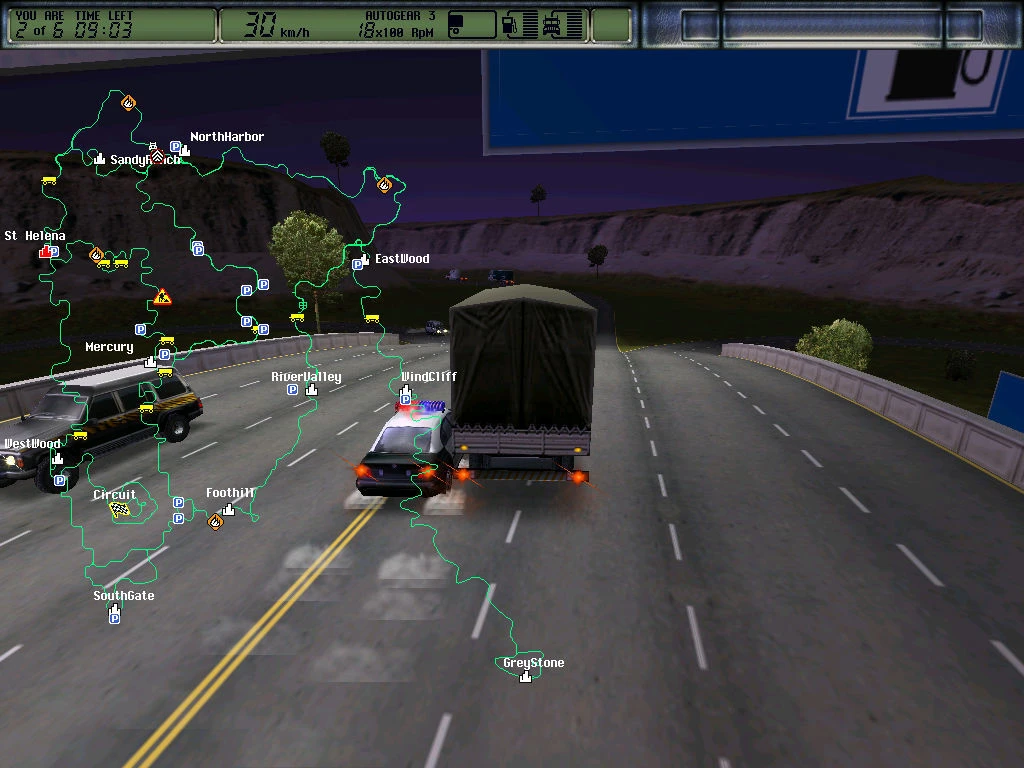The image size is (1024, 768).
Task: Click the fuel pump indicator icon
Action: tap(511, 25)
